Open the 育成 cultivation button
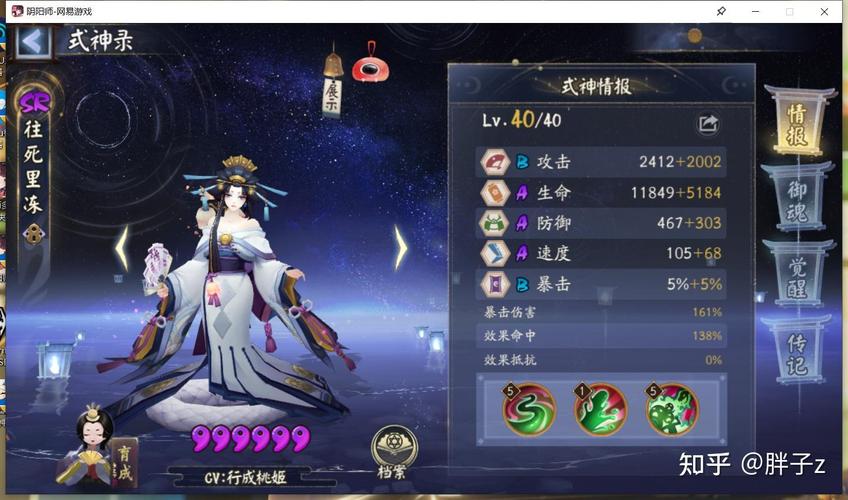Viewport: 848px width, 500px height. click(x=125, y=460)
